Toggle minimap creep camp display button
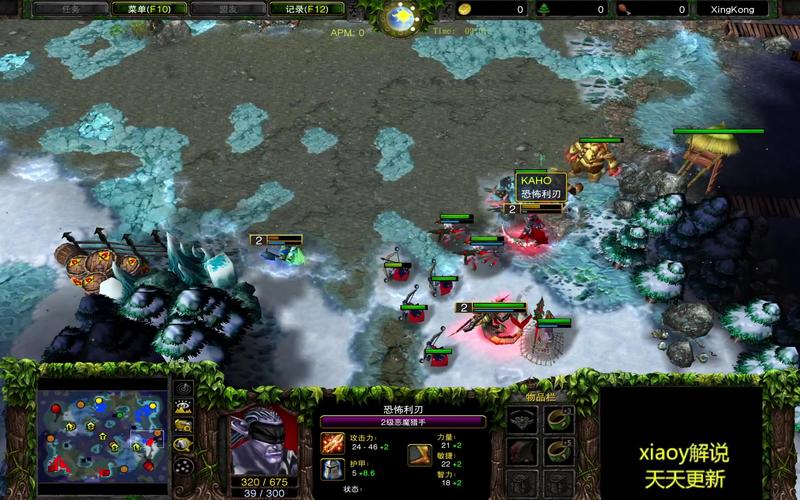 [x=184, y=444]
